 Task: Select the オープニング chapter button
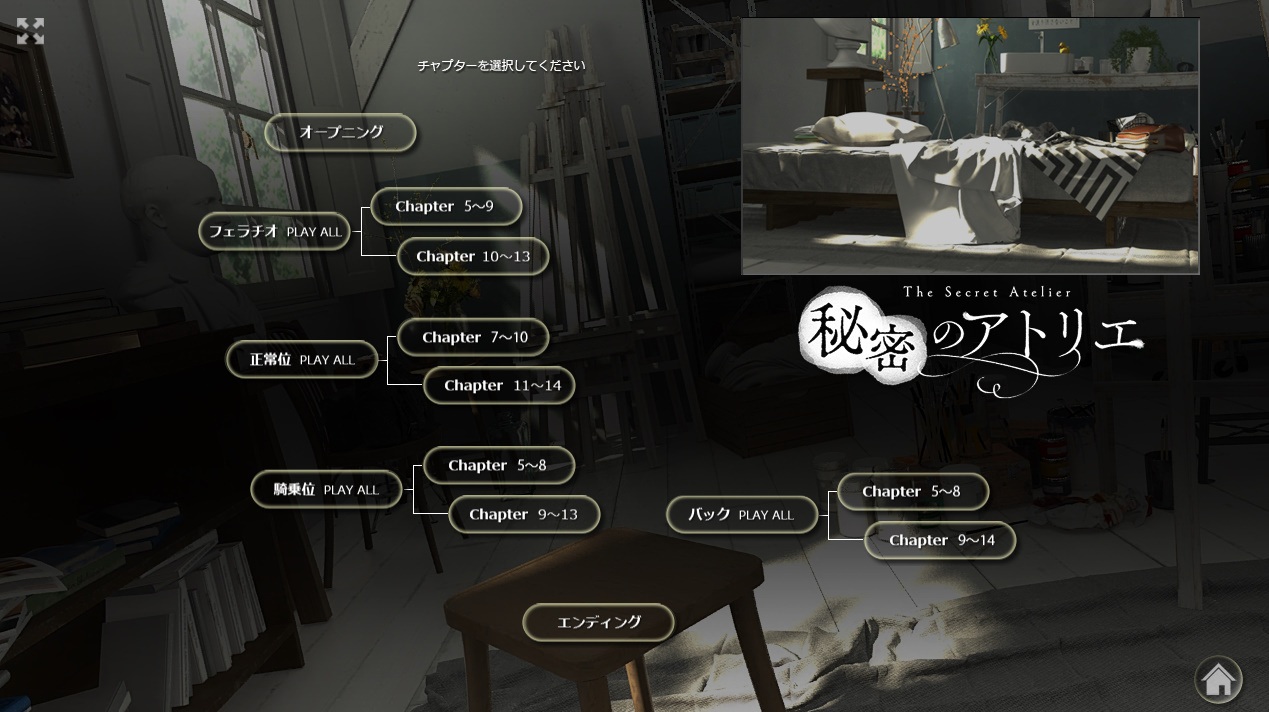[340, 132]
